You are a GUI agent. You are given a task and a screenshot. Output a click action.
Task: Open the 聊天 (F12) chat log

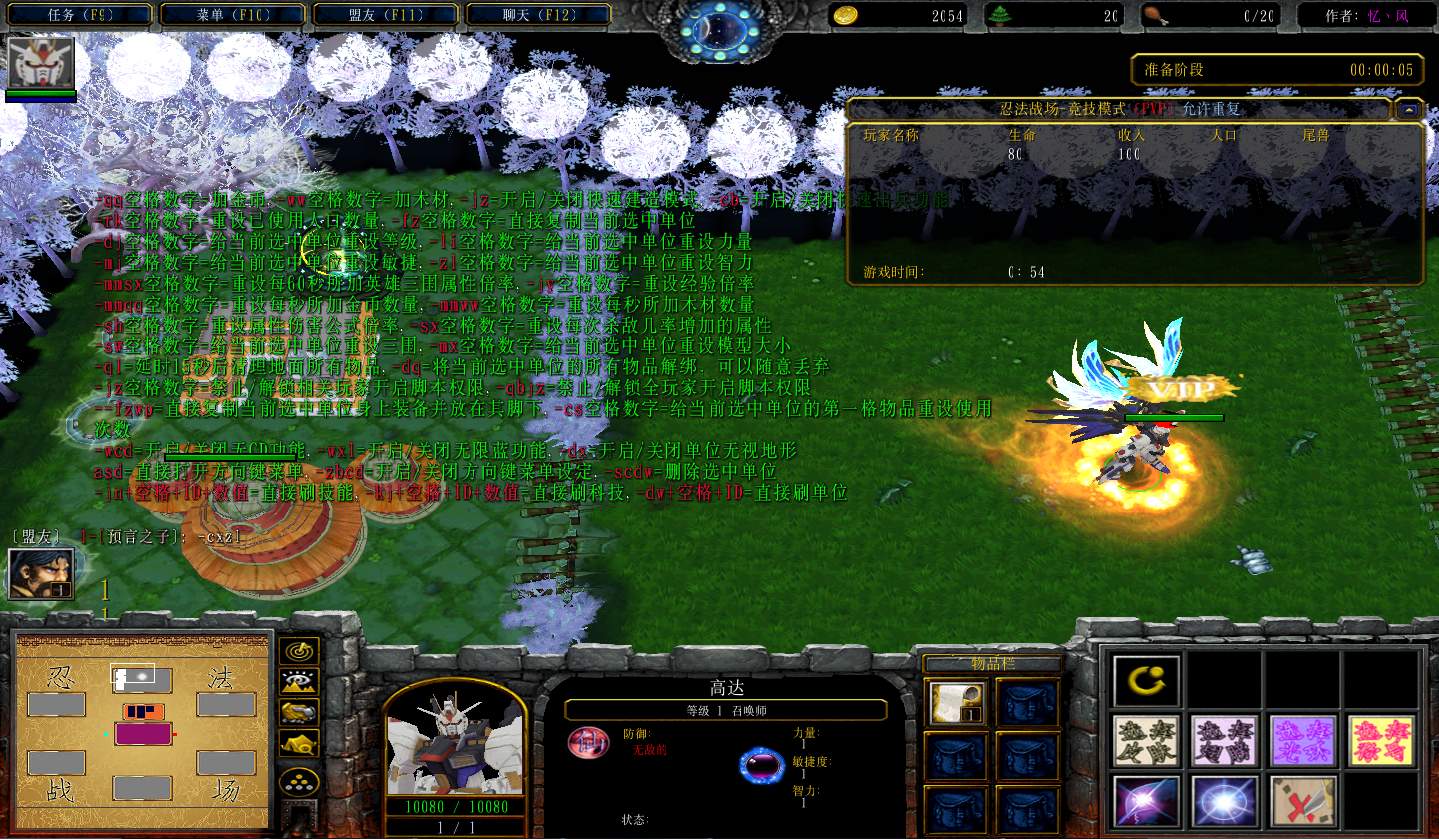click(538, 15)
